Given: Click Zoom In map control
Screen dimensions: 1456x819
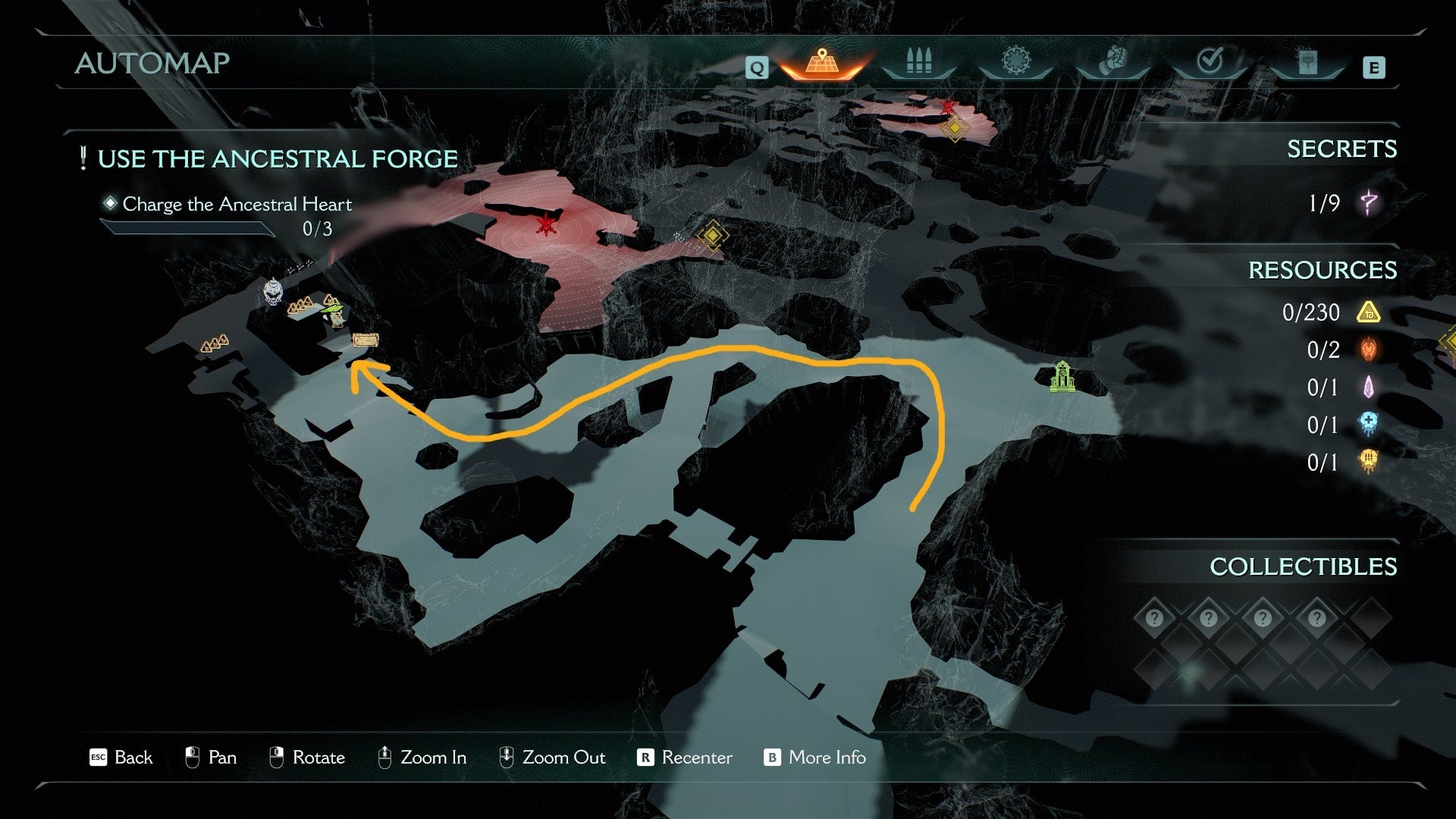Looking at the screenshot, I should point(422,758).
